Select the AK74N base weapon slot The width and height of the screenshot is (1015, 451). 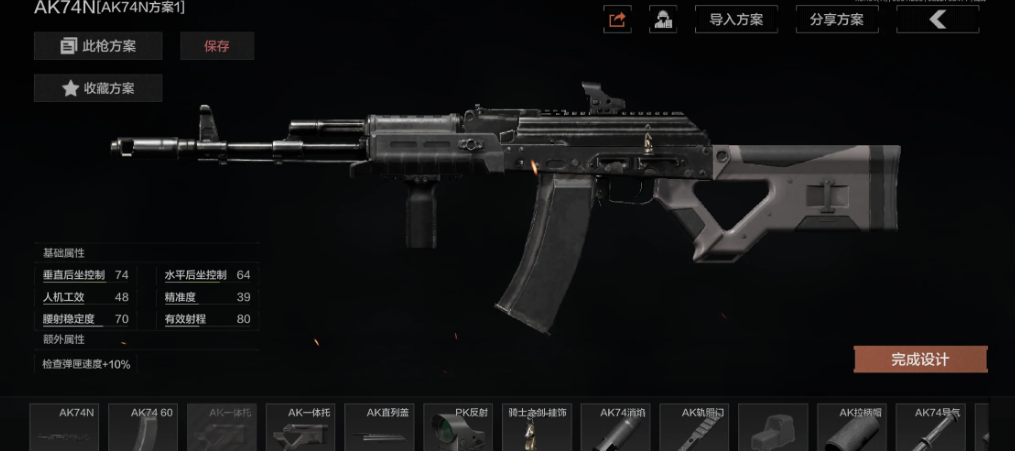coord(64,427)
